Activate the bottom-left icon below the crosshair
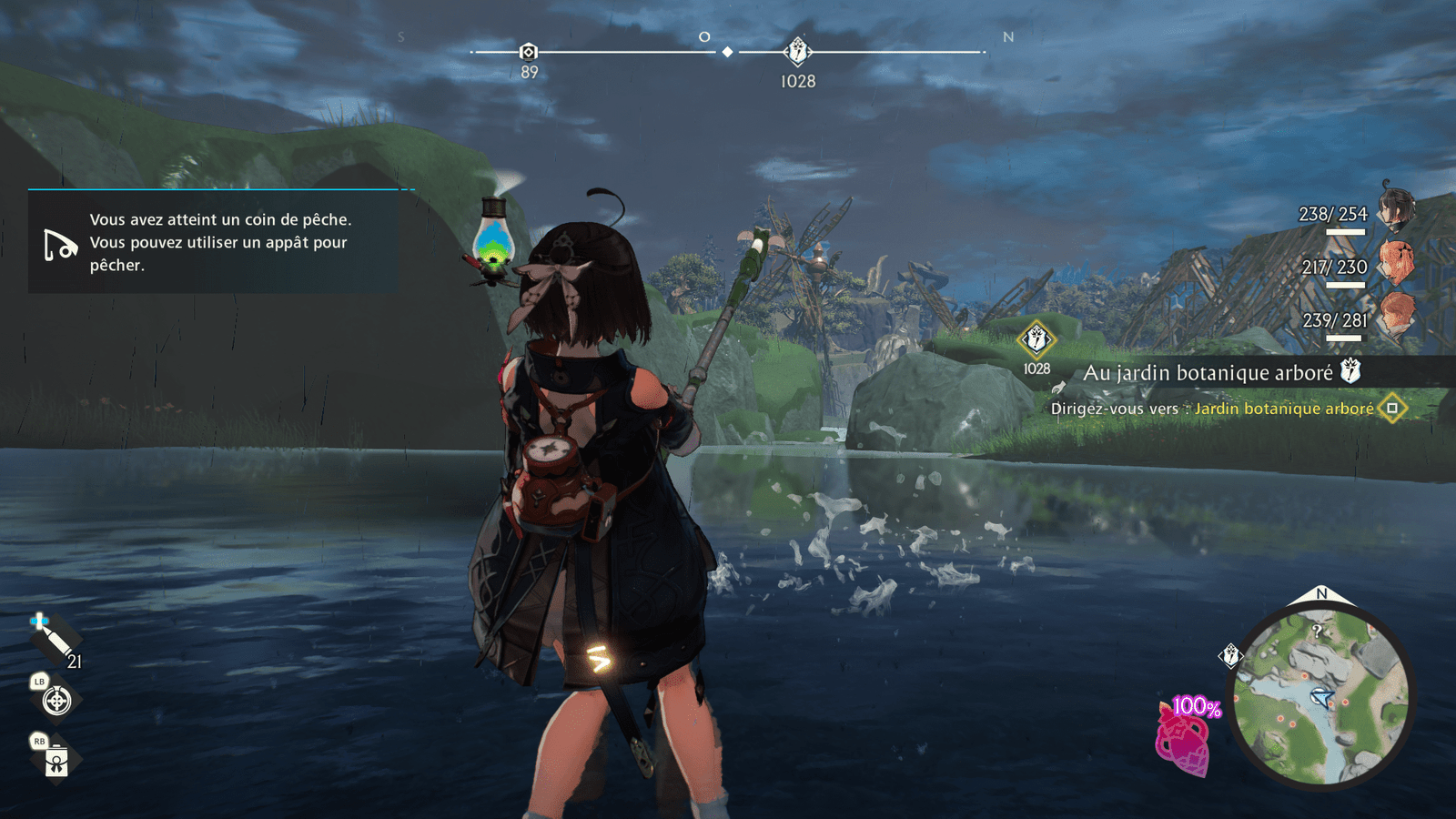Image resolution: width=1456 pixels, height=819 pixels. pyautogui.click(x=56, y=761)
